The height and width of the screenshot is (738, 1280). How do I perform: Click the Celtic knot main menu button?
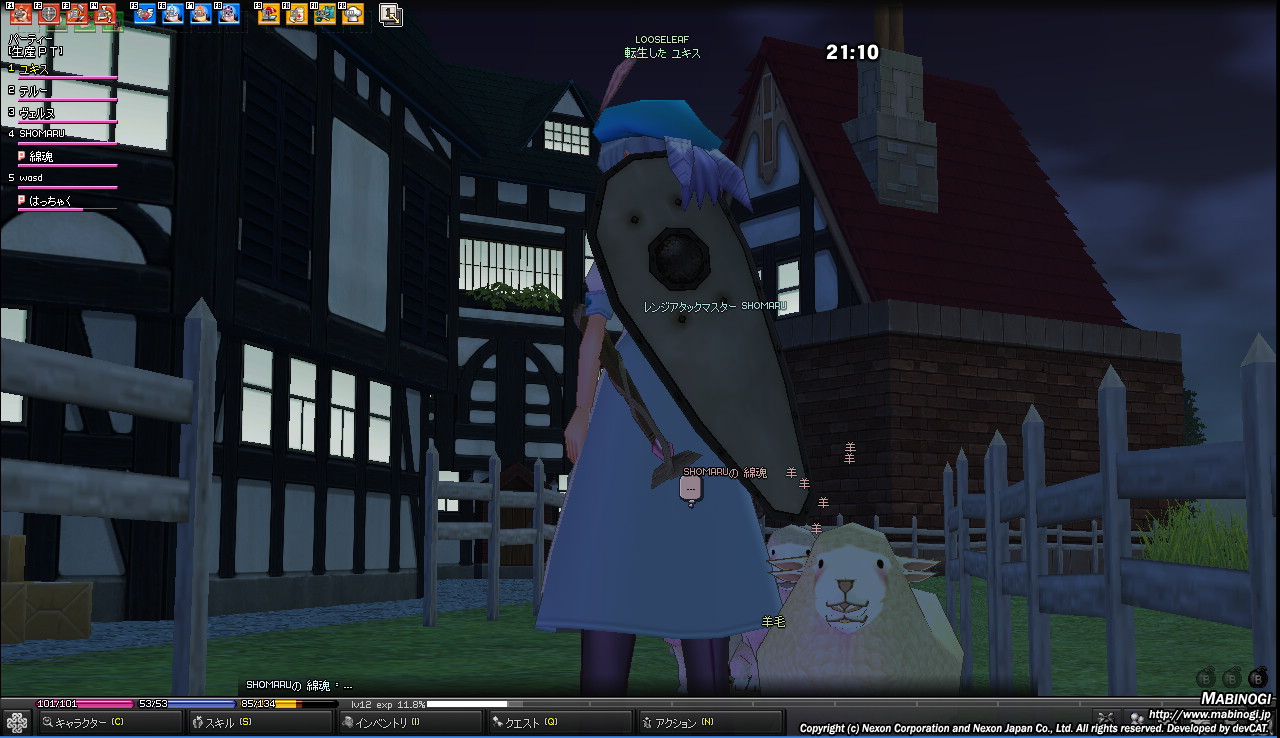pos(16,722)
